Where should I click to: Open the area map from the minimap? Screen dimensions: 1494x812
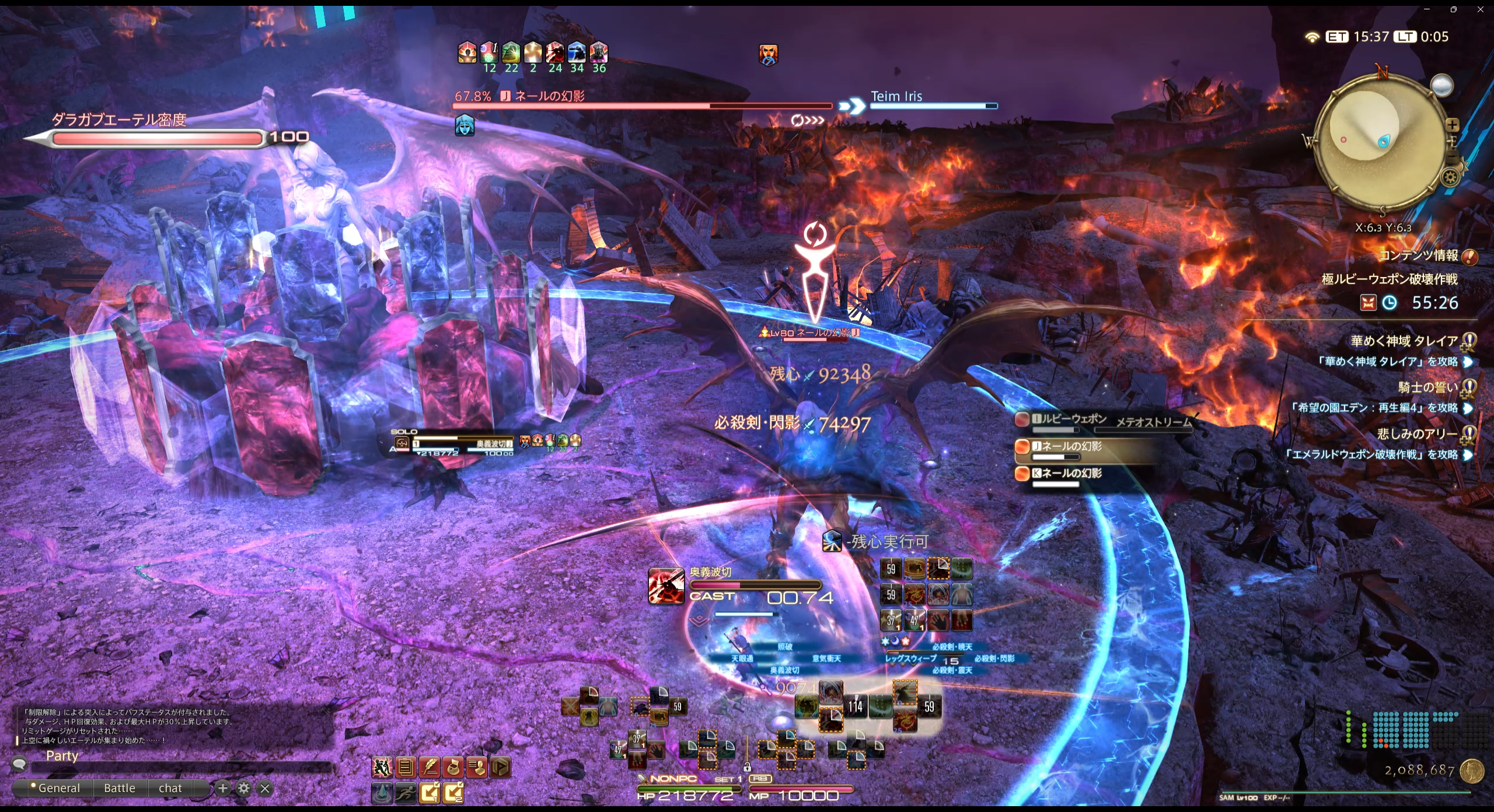(x=1371, y=140)
